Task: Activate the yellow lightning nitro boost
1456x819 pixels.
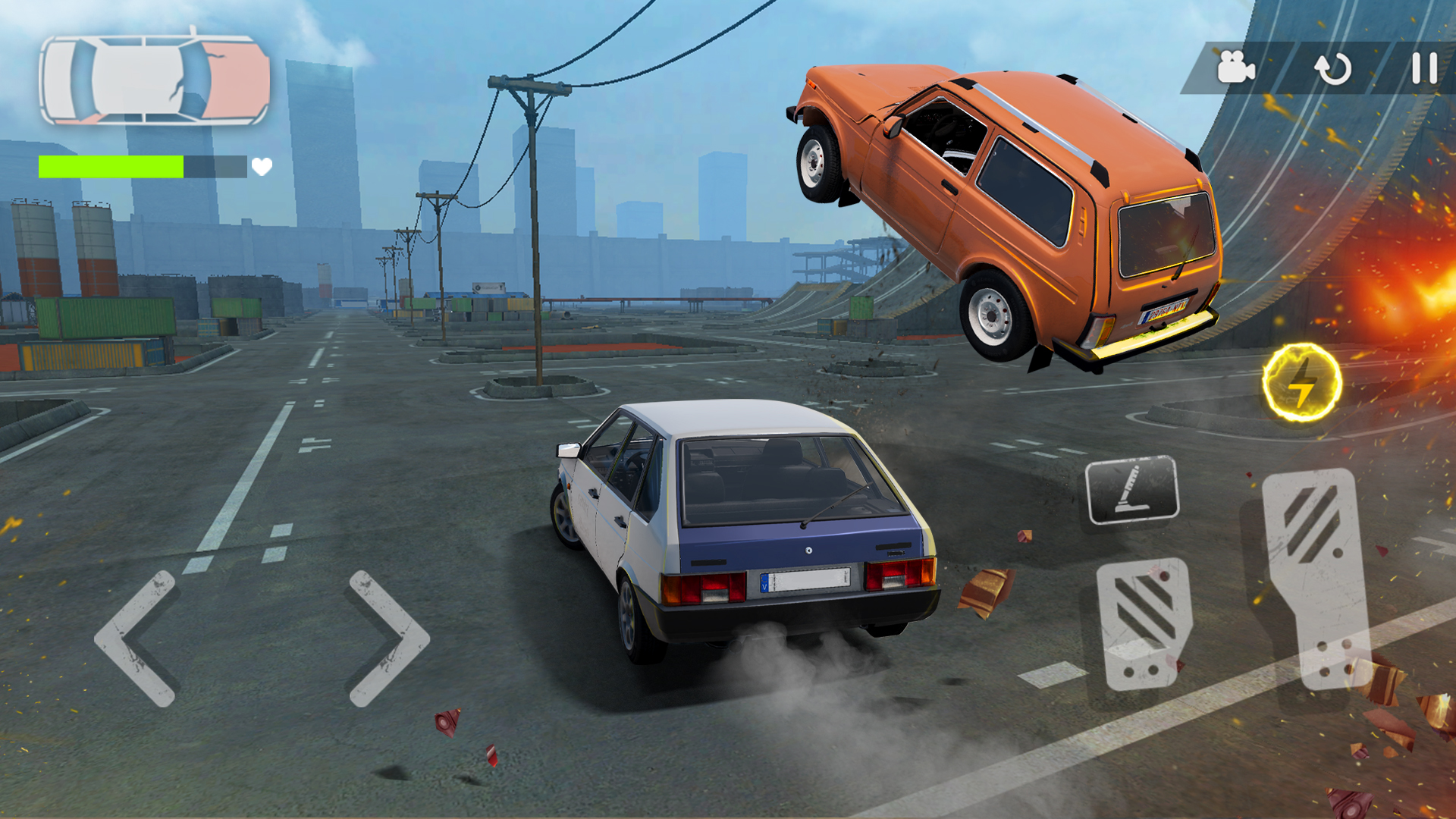Action: point(1301,383)
